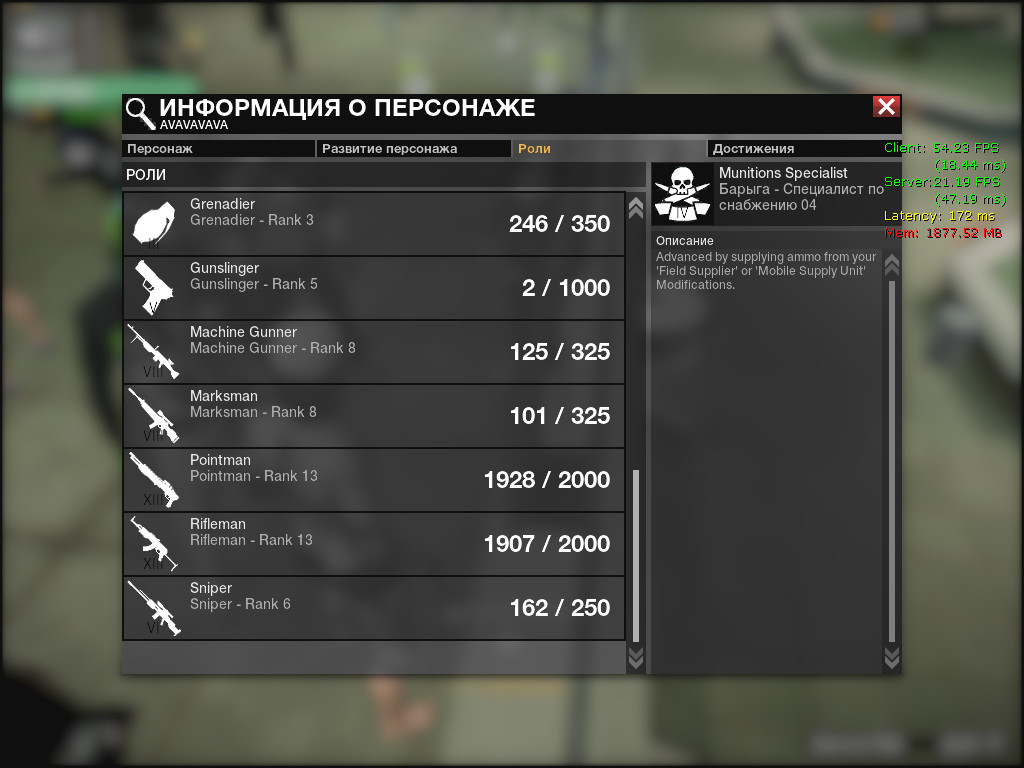Close the character information window

(886, 107)
